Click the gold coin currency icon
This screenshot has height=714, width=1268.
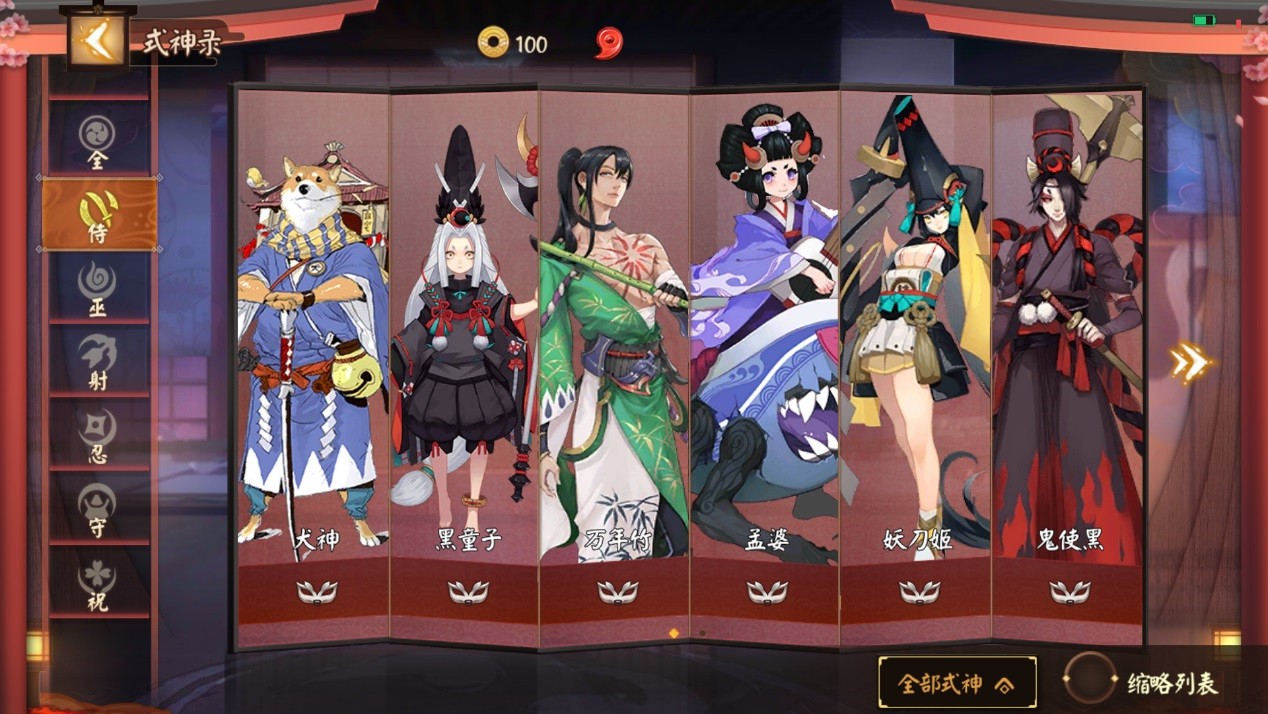493,43
